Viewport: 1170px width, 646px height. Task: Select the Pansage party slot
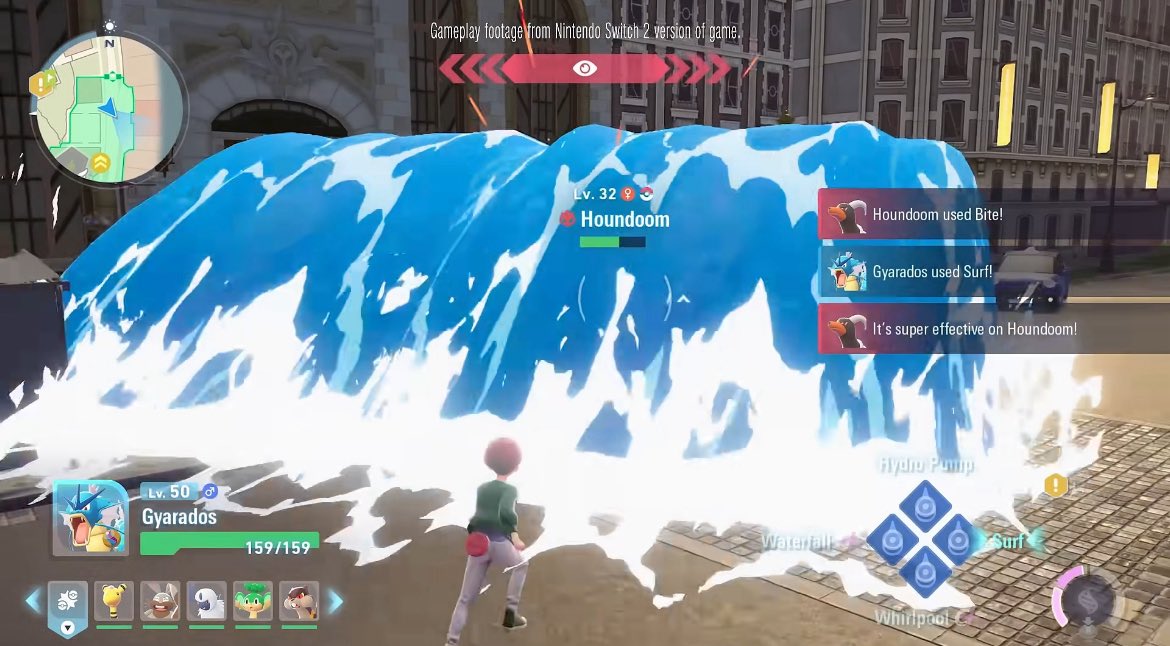click(253, 601)
